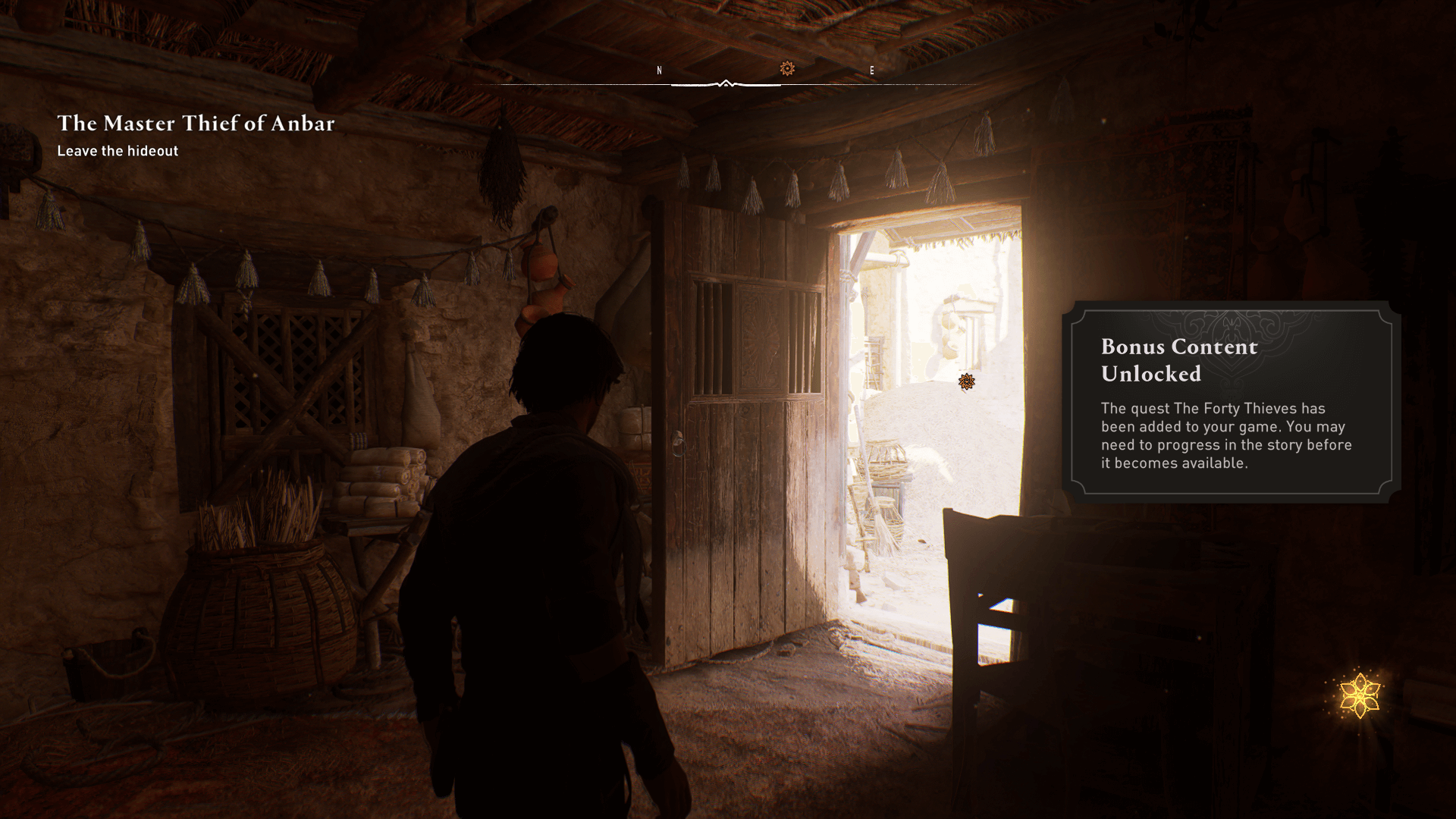Click the gold quest star on the compass
Viewport: 1456px width, 819px height.
[787, 70]
